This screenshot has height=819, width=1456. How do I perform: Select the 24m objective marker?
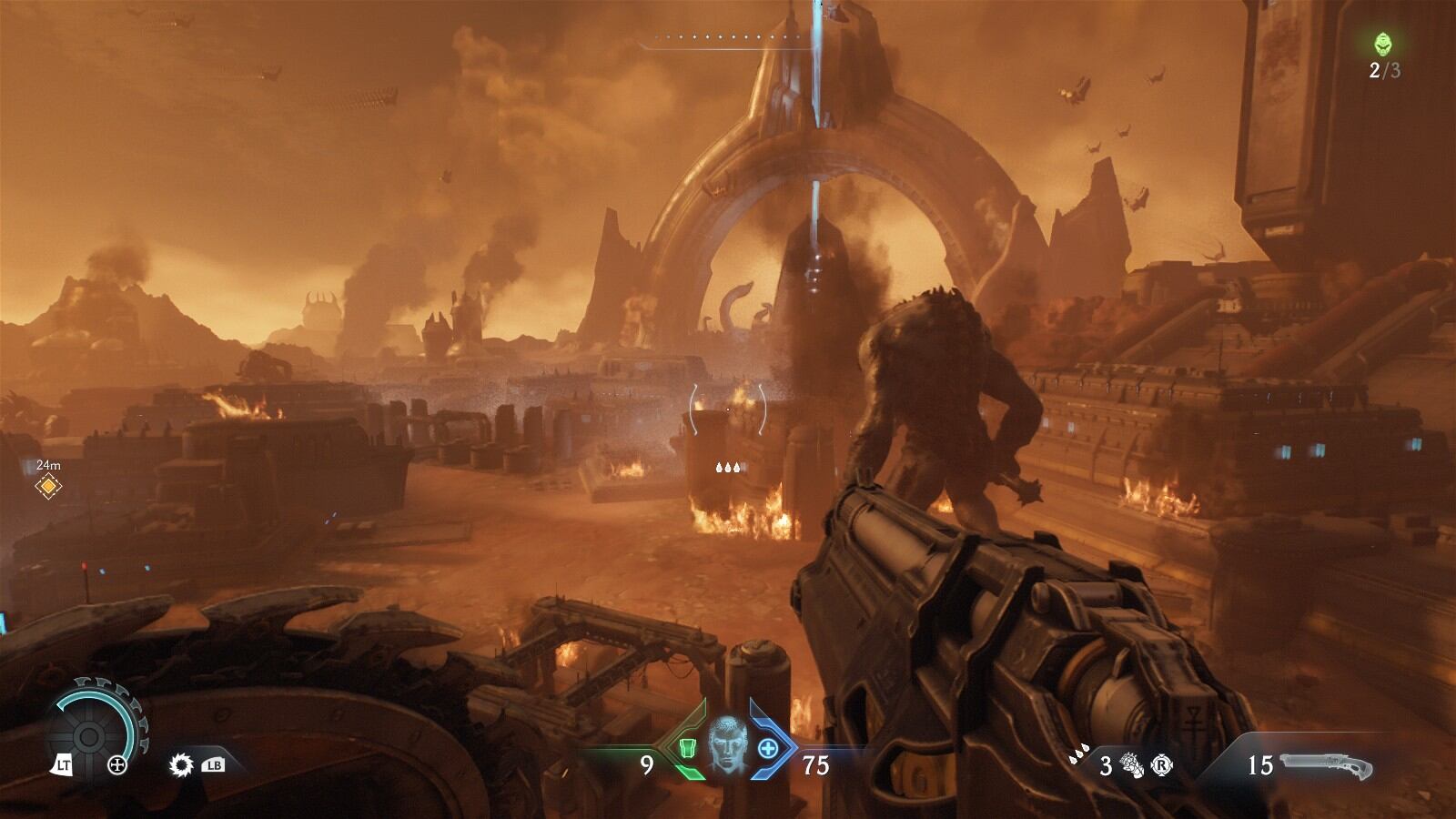pos(47,487)
